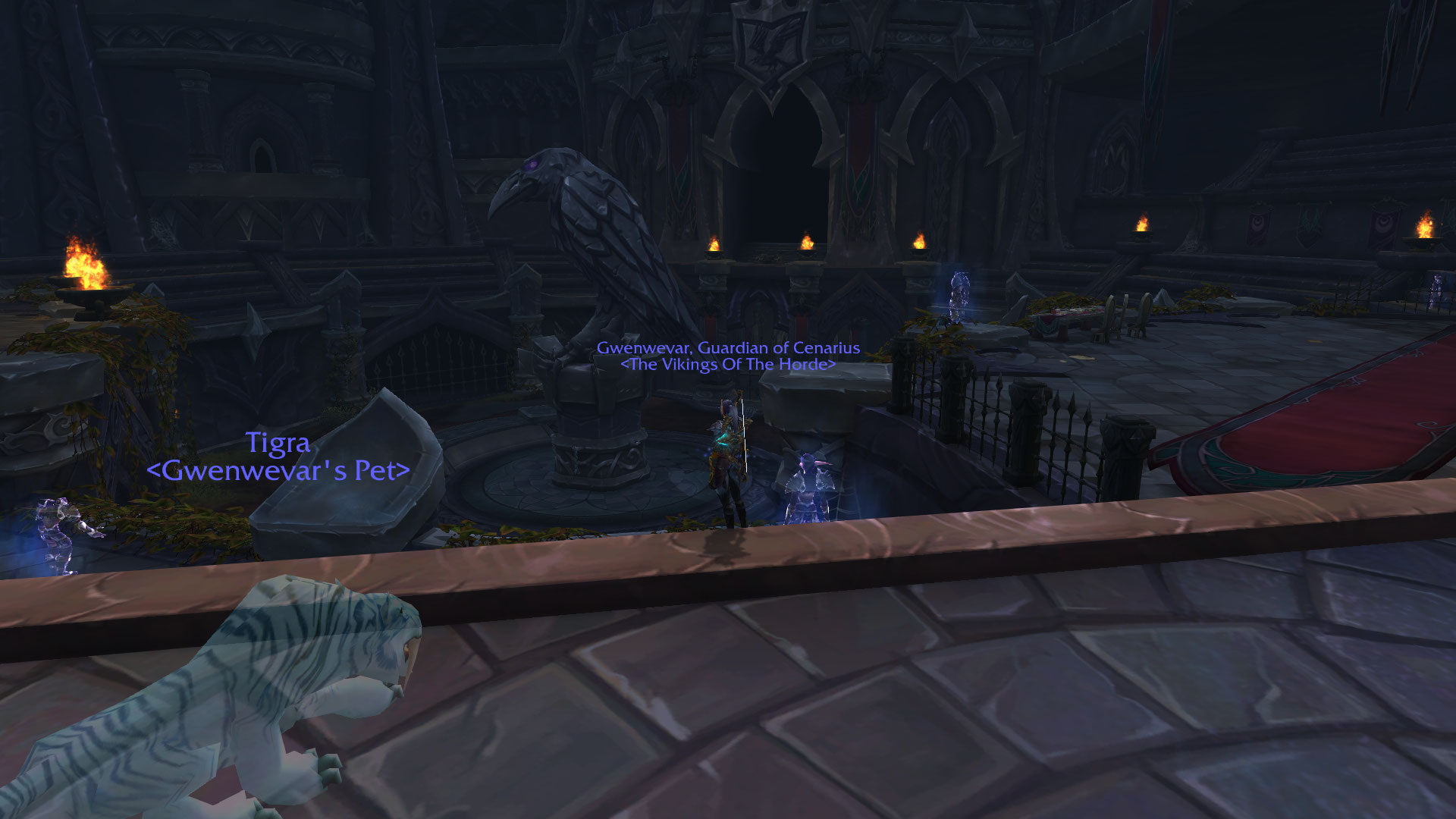Screen dimensions: 1456x819
Task: Target Gwenwevar via her name label
Action: [728, 348]
